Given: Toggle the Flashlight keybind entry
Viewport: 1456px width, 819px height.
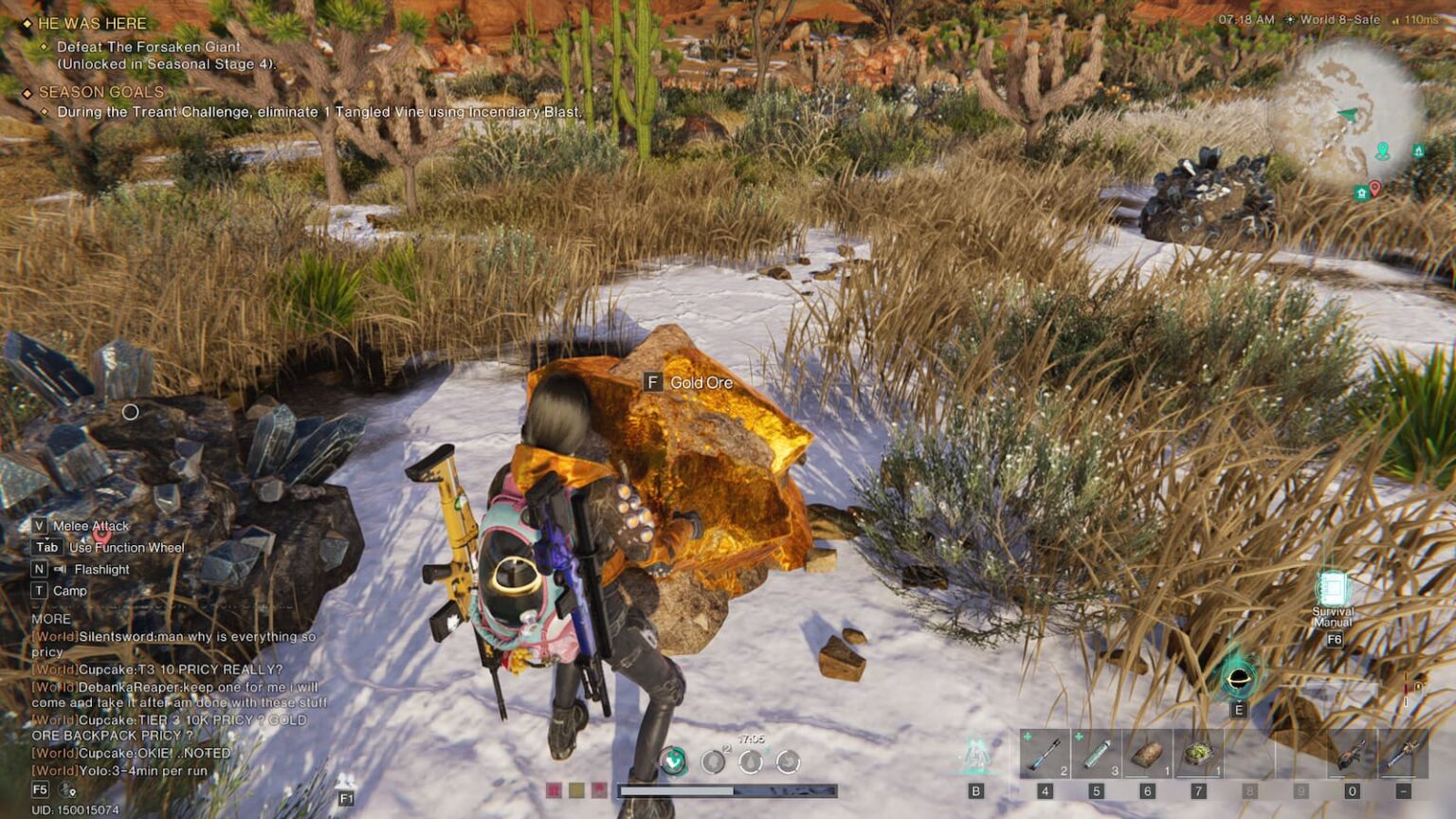Looking at the screenshot, I should click(x=90, y=569).
